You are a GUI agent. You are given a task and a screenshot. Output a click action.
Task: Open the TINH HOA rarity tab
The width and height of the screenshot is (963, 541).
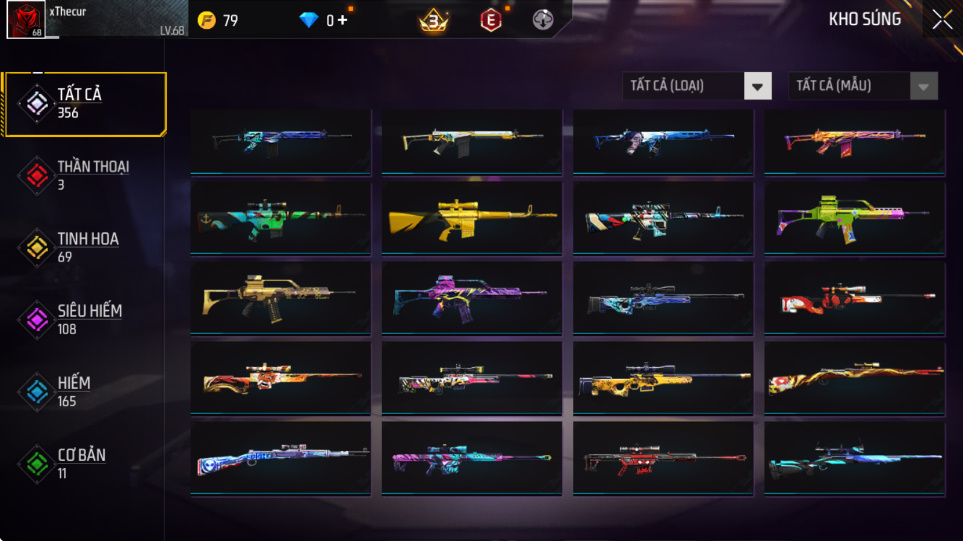point(84,247)
